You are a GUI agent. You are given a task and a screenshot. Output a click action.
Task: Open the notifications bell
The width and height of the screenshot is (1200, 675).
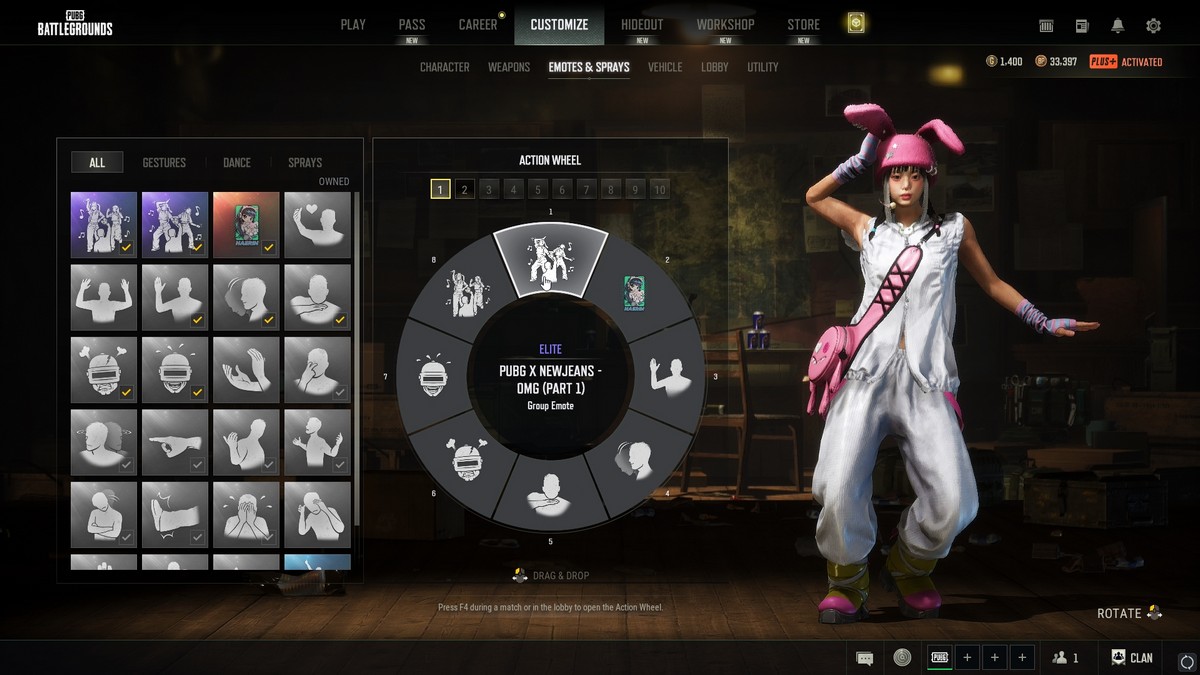point(1118,25)
